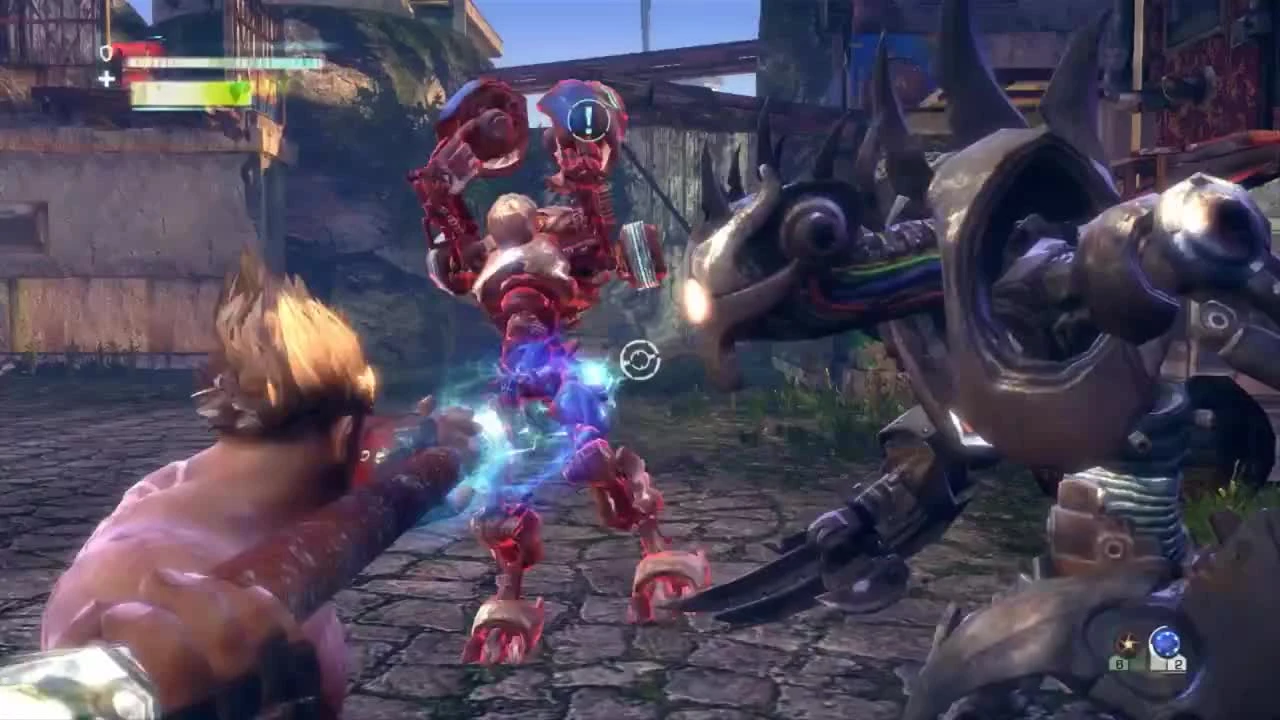The height and width of the screenshot is (720, 1280).
Task: Expand the tech-orb counter showing 6
Action: [1121, 663]
